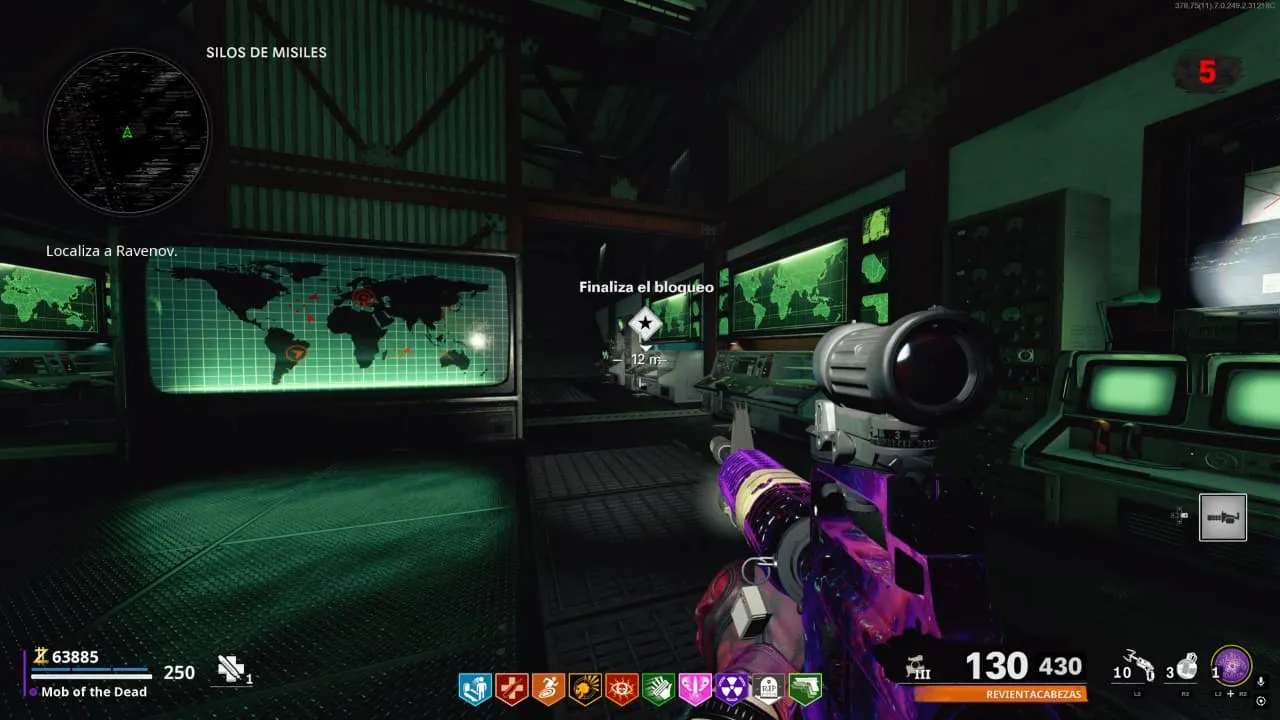Select the lethal grenade icon showing 3
Image resolution: width=1280 pixels, height=720 pixels.
tap(1186, 665)
